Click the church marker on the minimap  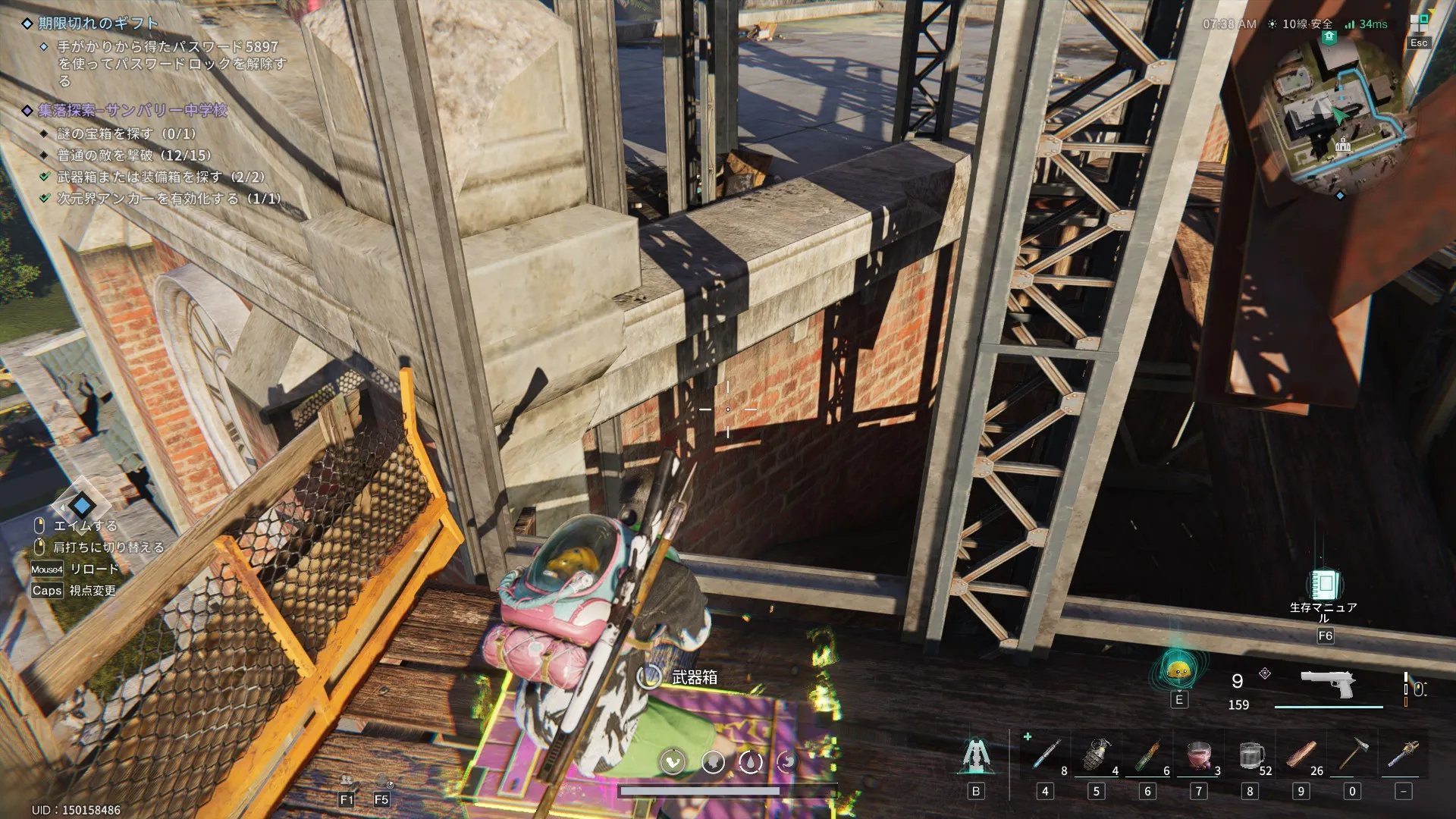point(1343,144)
